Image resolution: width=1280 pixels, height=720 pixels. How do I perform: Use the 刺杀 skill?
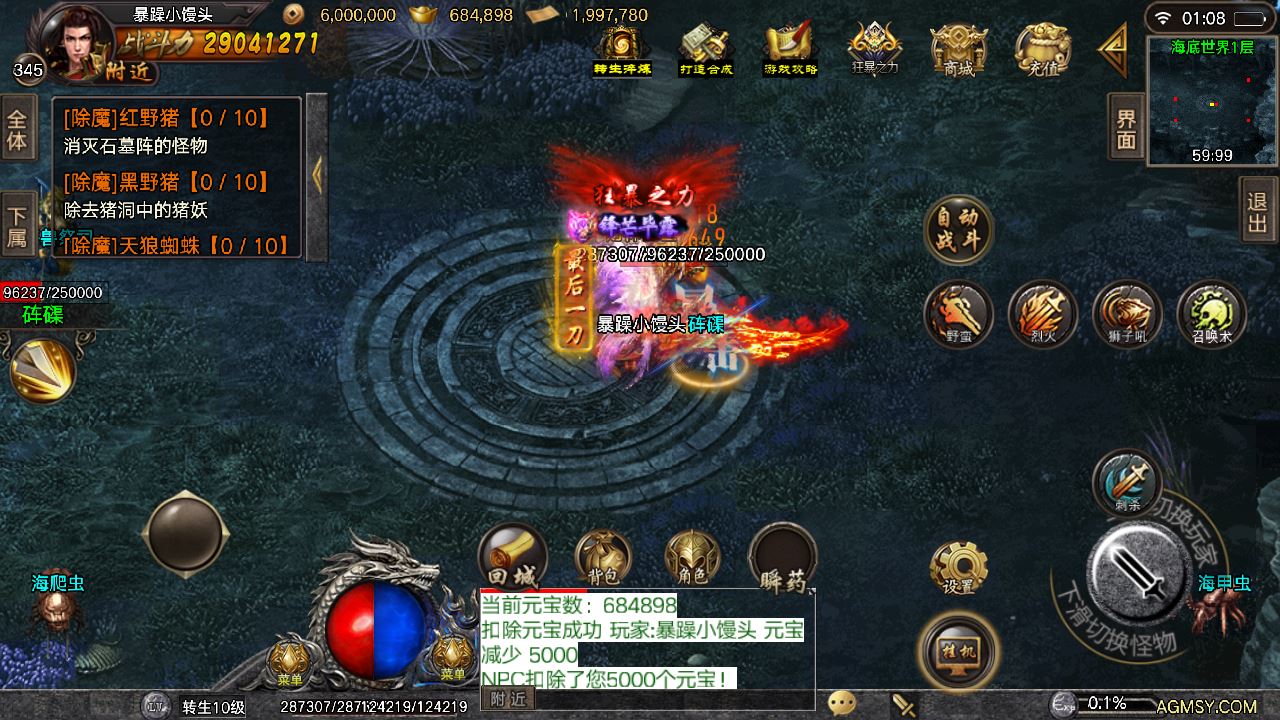(x=1127, y=484)
